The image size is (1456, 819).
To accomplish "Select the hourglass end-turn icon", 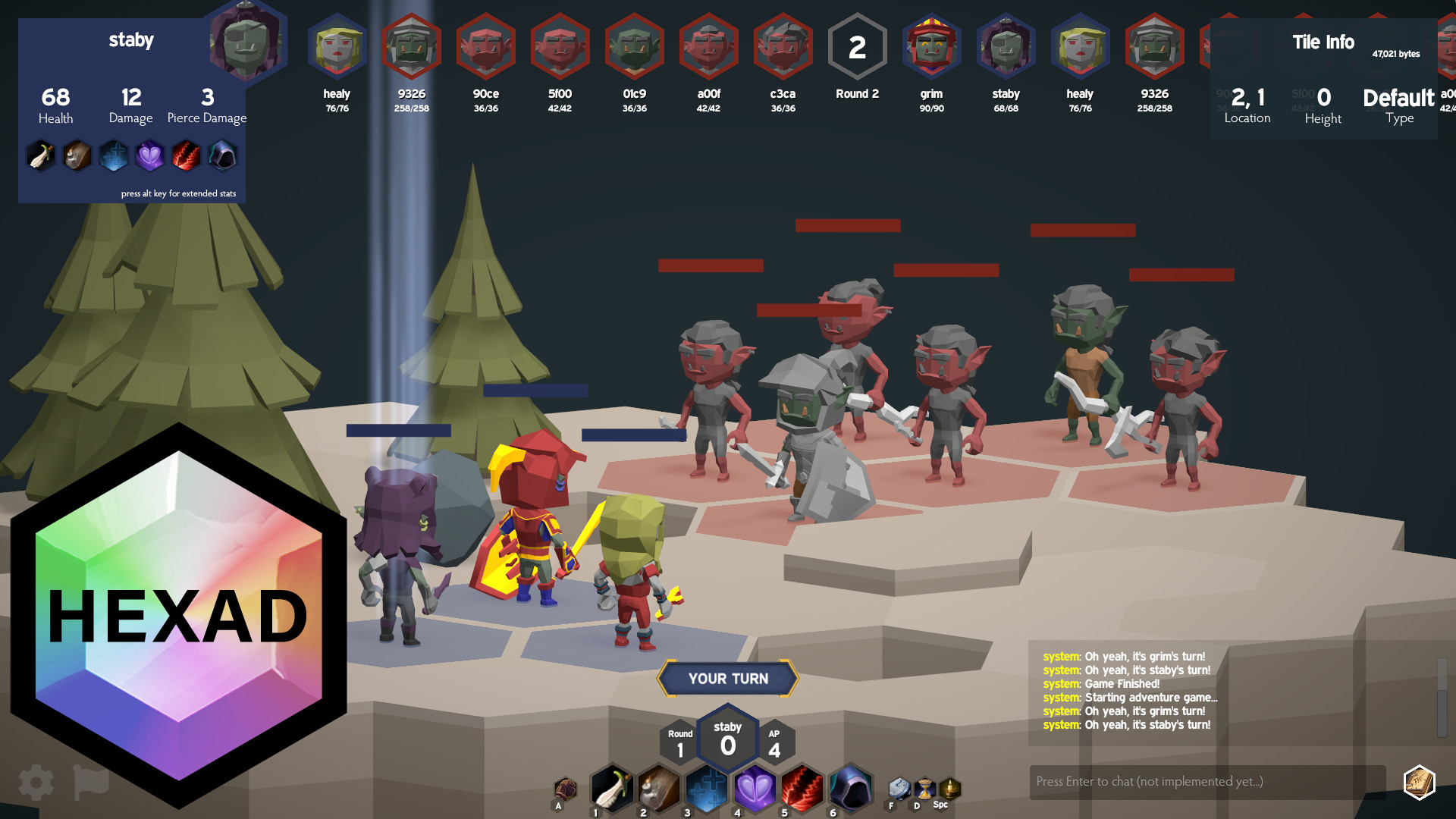I will click(924, 789).
